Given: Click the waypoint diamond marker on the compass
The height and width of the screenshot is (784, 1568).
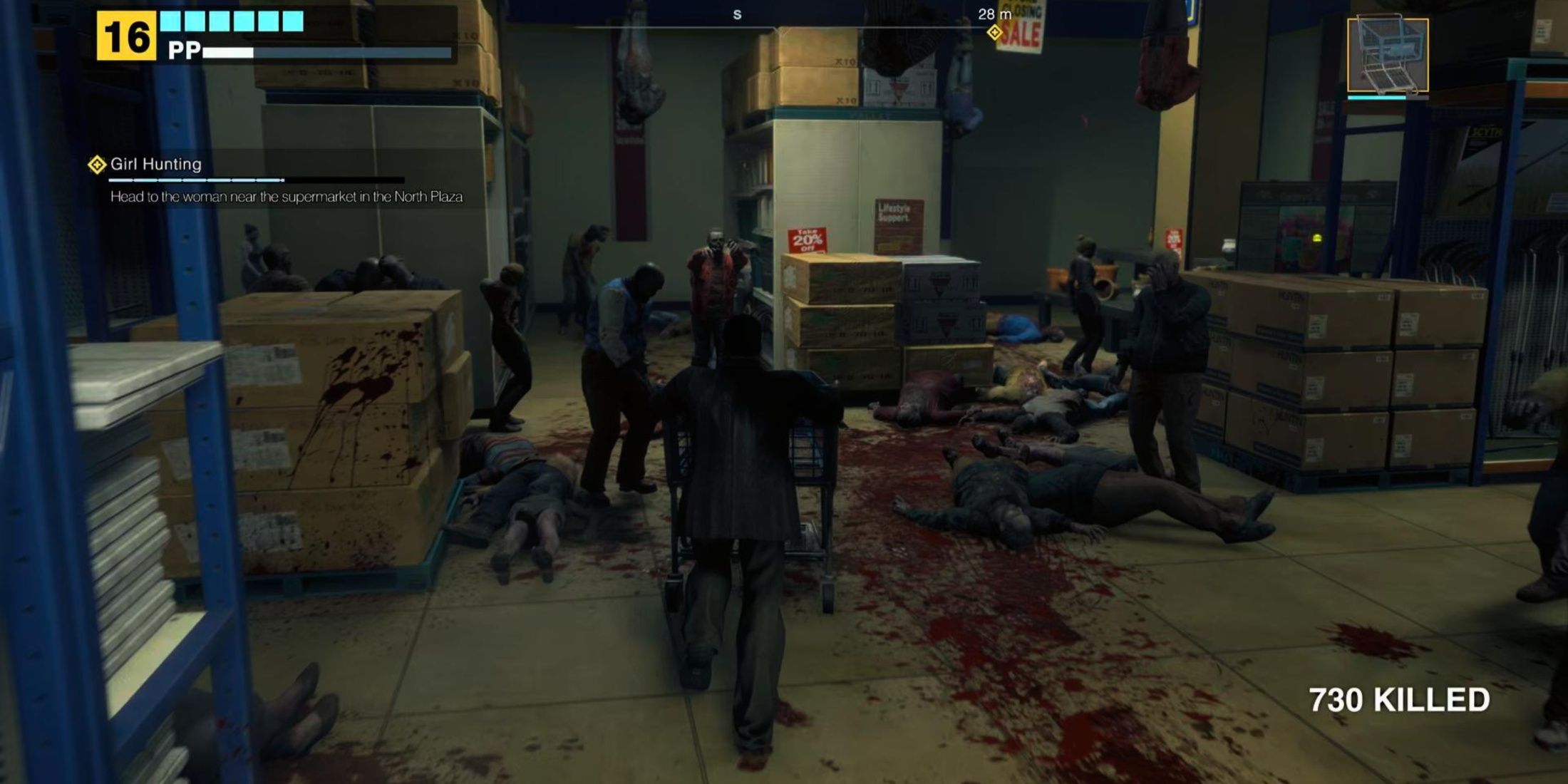Looking at the screenshot, I should tap(994, 31).
